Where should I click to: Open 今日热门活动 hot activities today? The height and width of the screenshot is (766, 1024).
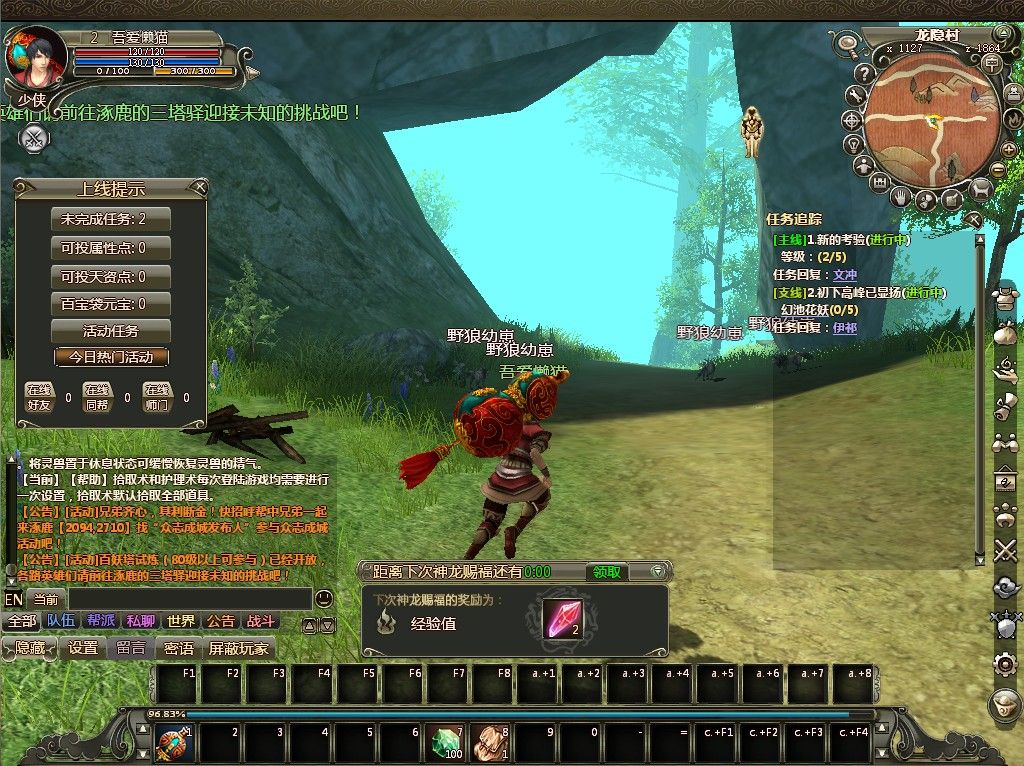(111, 357)
